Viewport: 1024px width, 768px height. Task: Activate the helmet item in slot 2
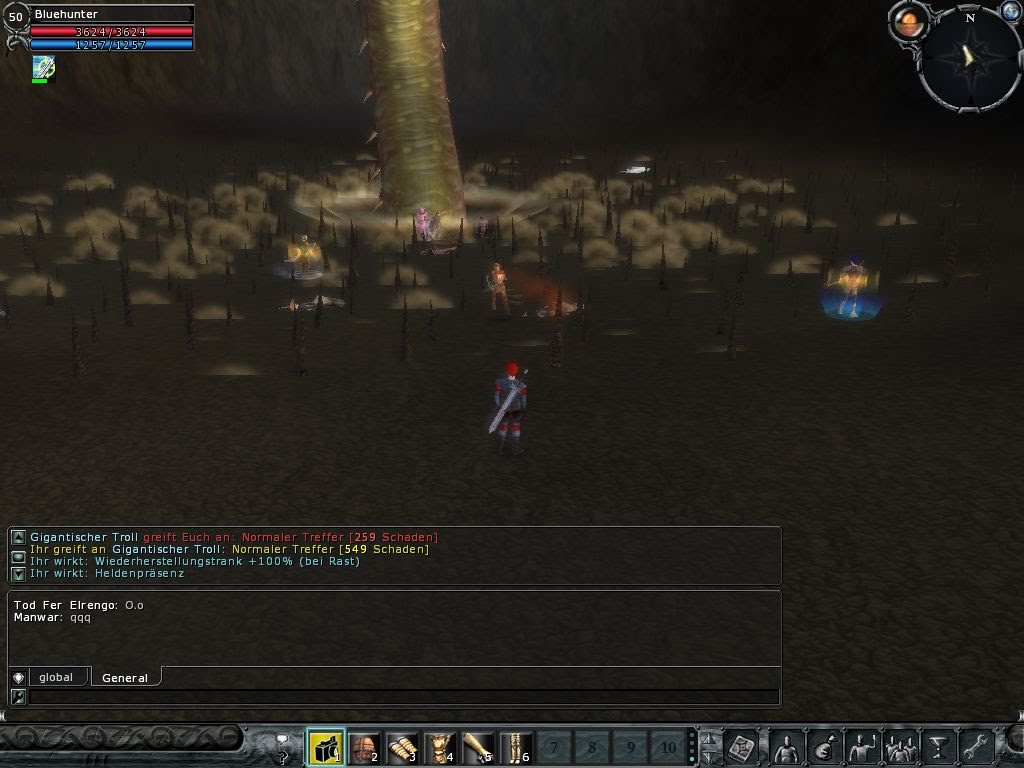pyautogui.click(x=363, y=747)
